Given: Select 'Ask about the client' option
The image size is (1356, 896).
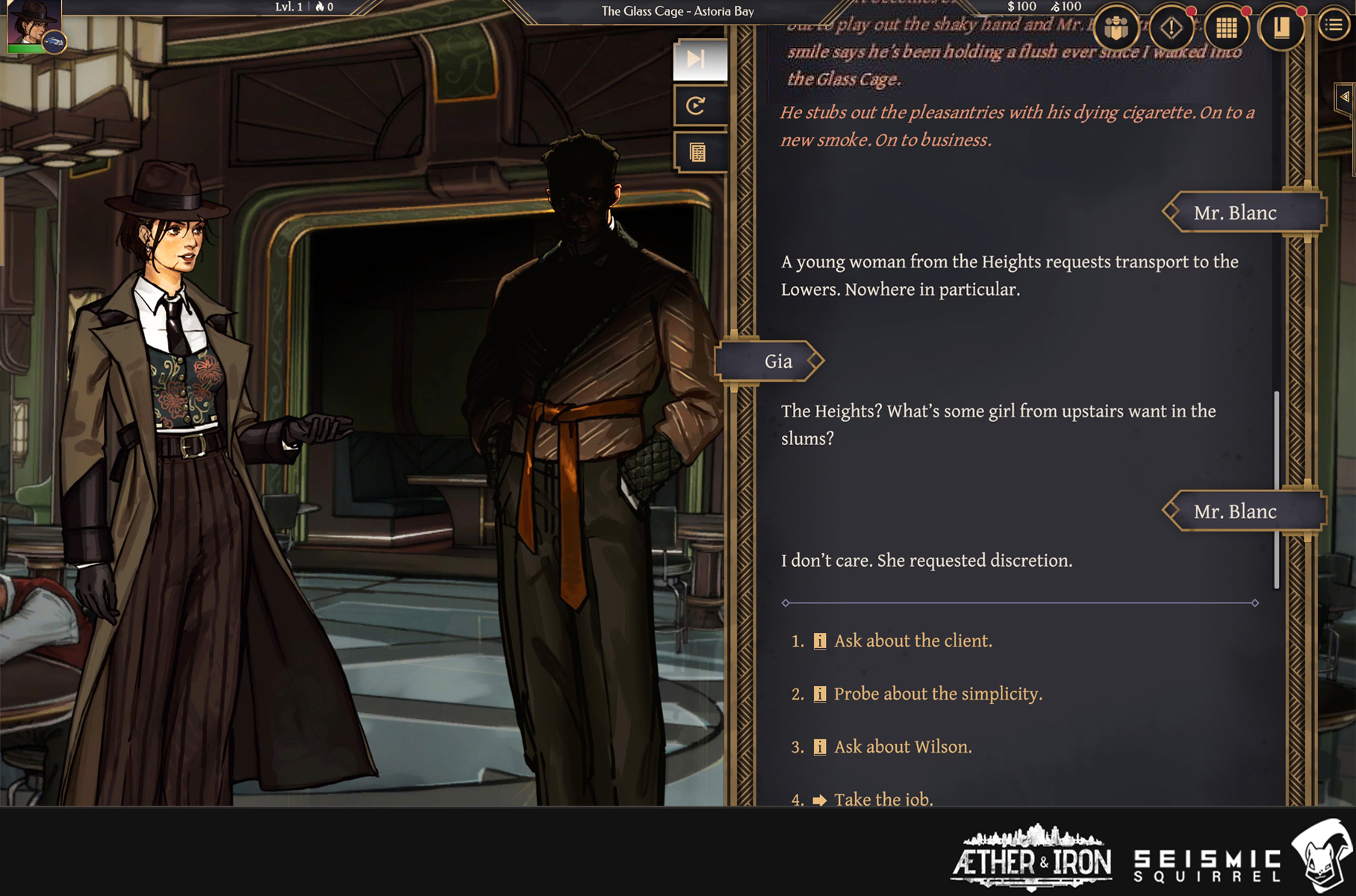Looking at the screenshot, I should tap(911, 641).
